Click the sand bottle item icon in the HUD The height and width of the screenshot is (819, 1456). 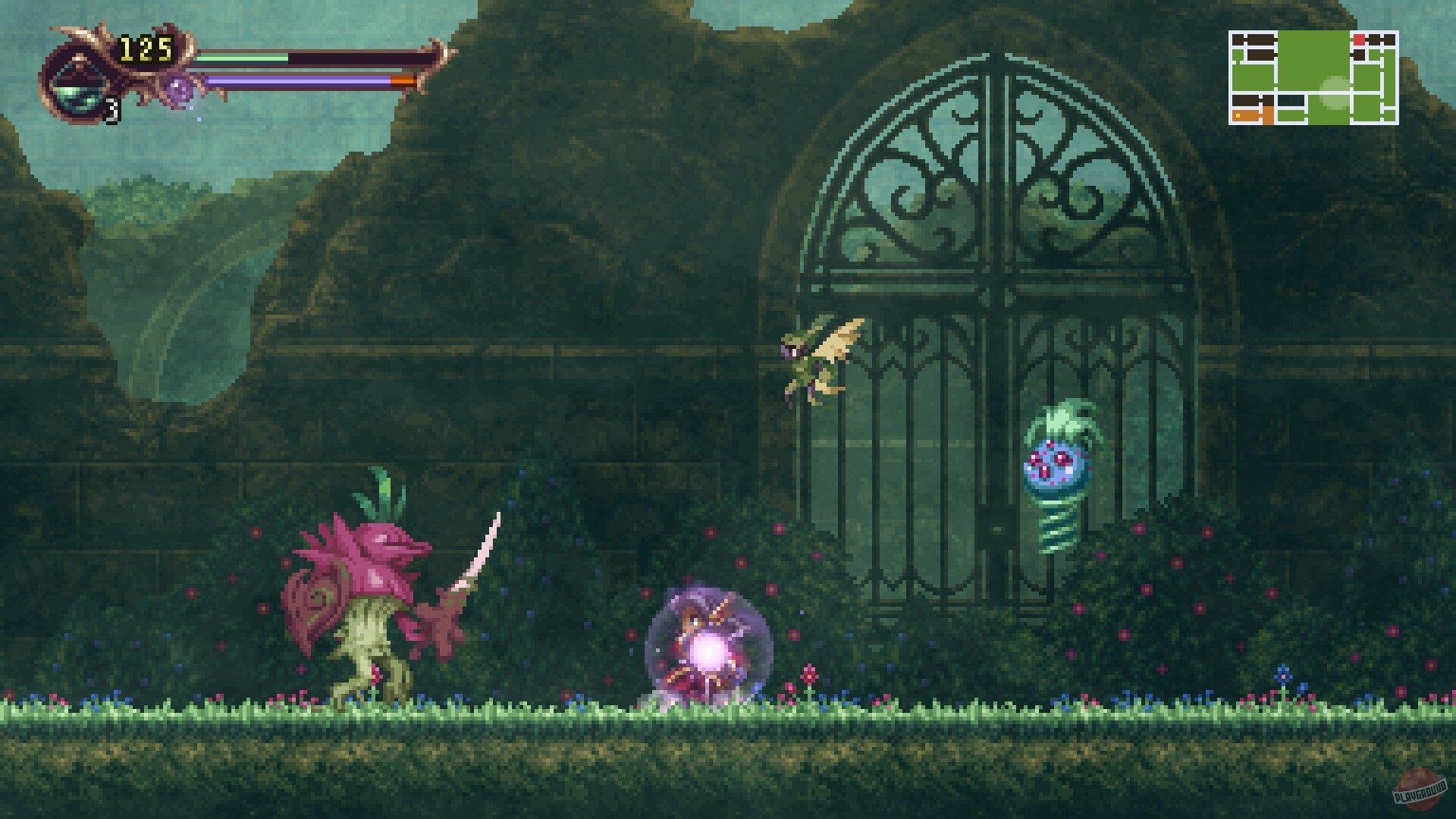[77, 90]
